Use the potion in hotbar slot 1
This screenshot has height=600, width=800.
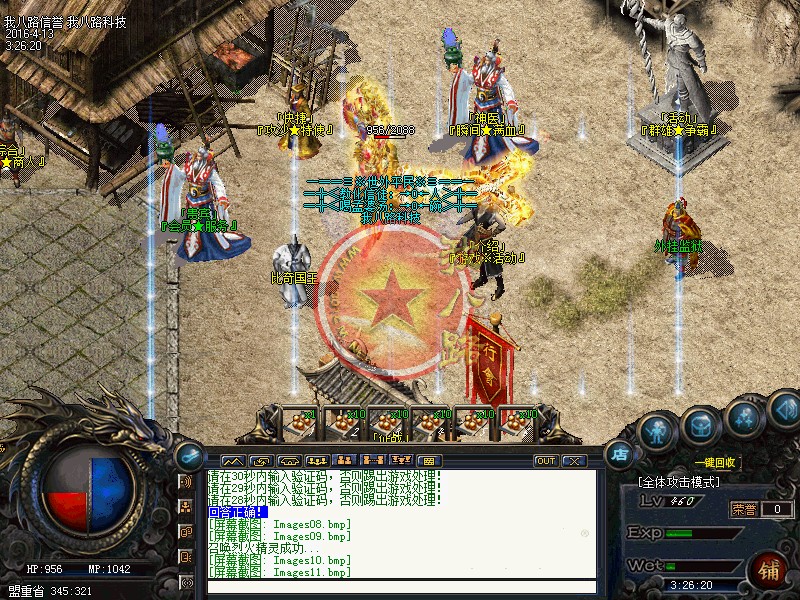tap(300, 422)
